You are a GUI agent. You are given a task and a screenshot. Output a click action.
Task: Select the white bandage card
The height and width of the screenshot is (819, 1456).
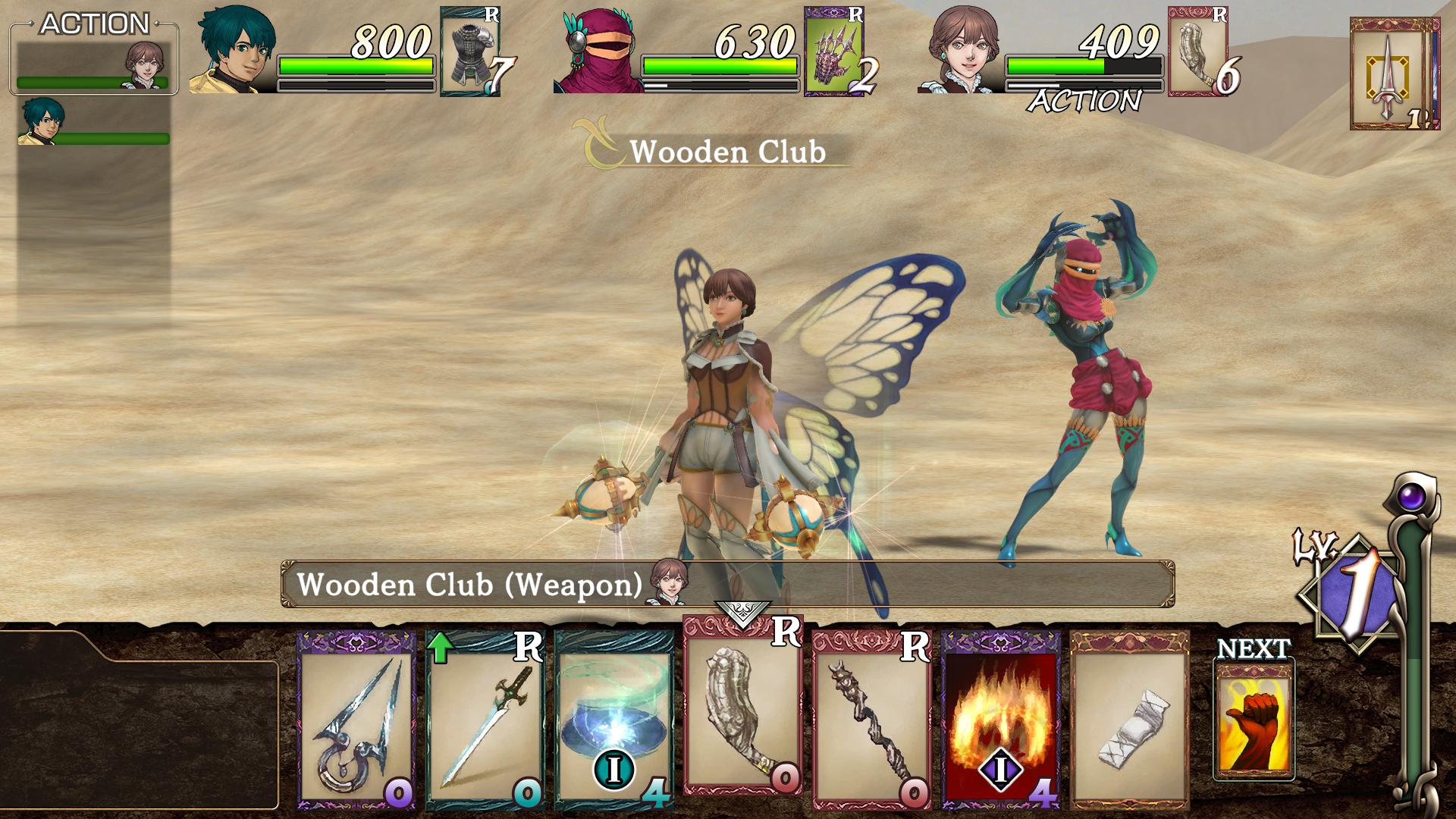pyautogui.click(x=1129, y=720)
